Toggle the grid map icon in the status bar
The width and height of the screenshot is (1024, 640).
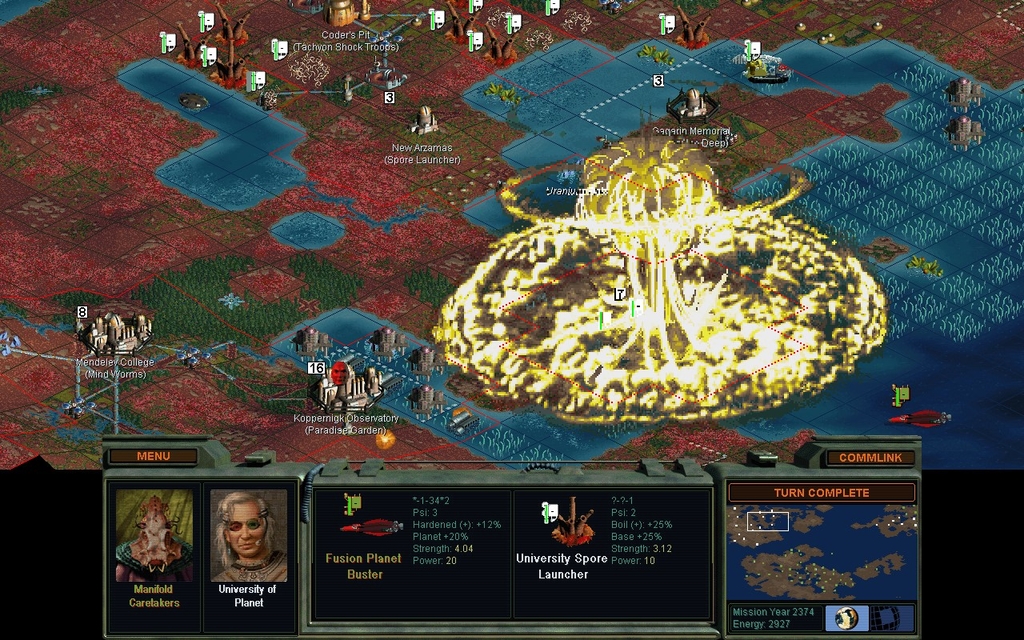pos(882,618)
